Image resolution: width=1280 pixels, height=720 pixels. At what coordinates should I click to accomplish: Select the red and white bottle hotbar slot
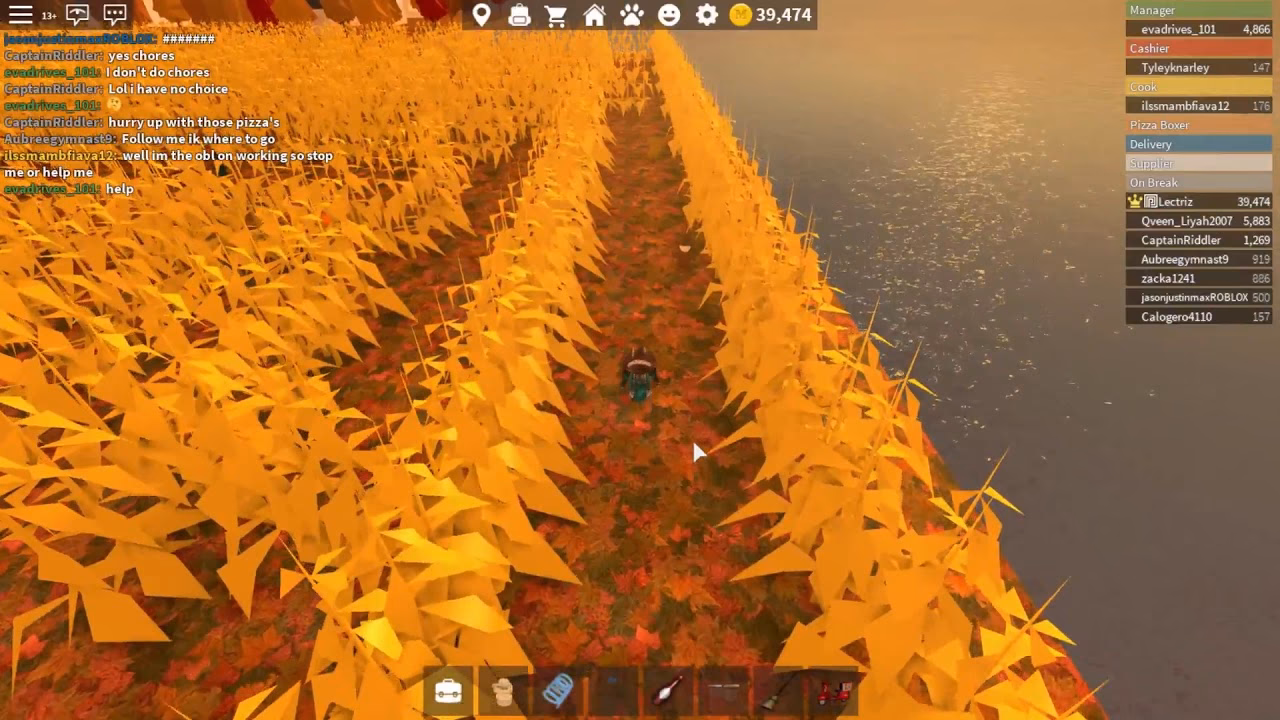tap(668, 691)
